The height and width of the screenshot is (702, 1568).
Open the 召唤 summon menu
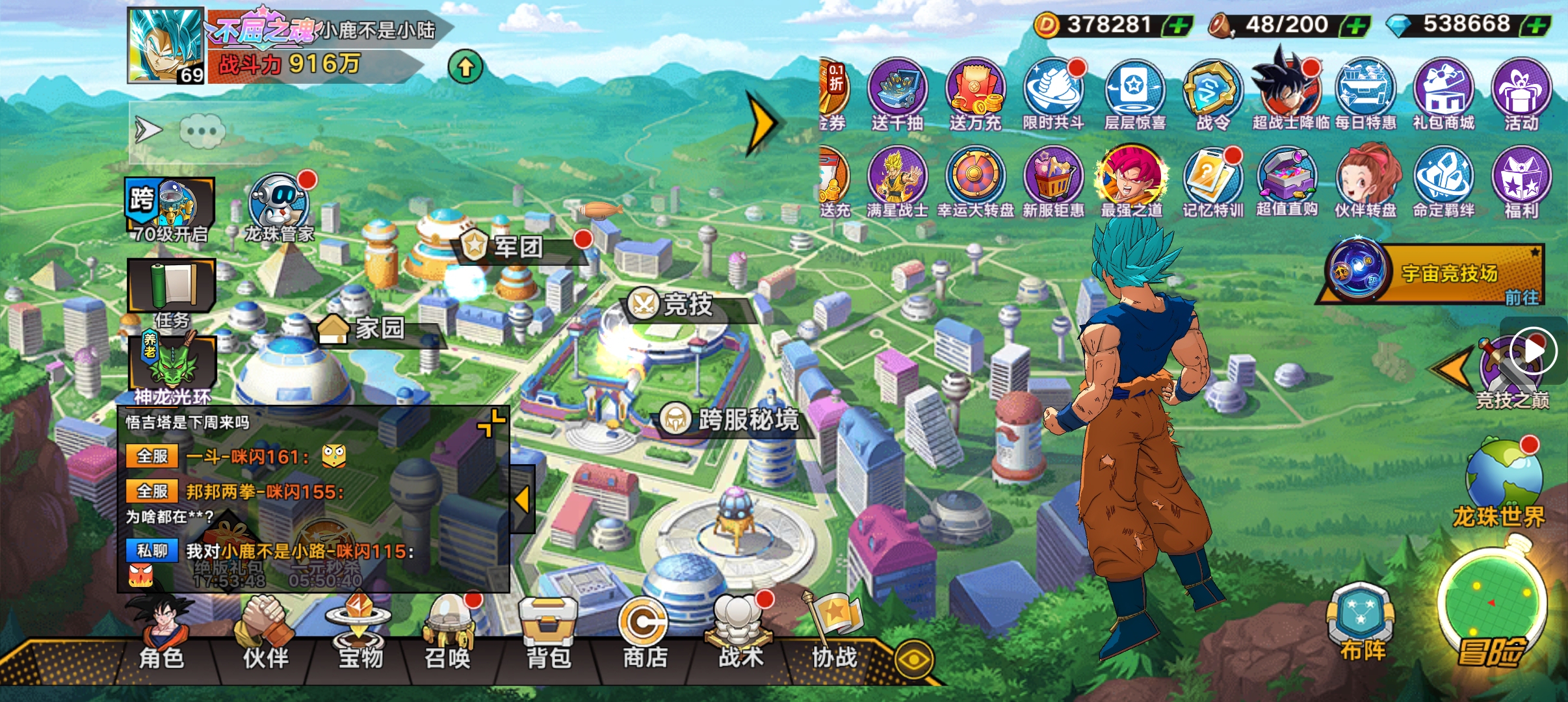click(448, 634)
